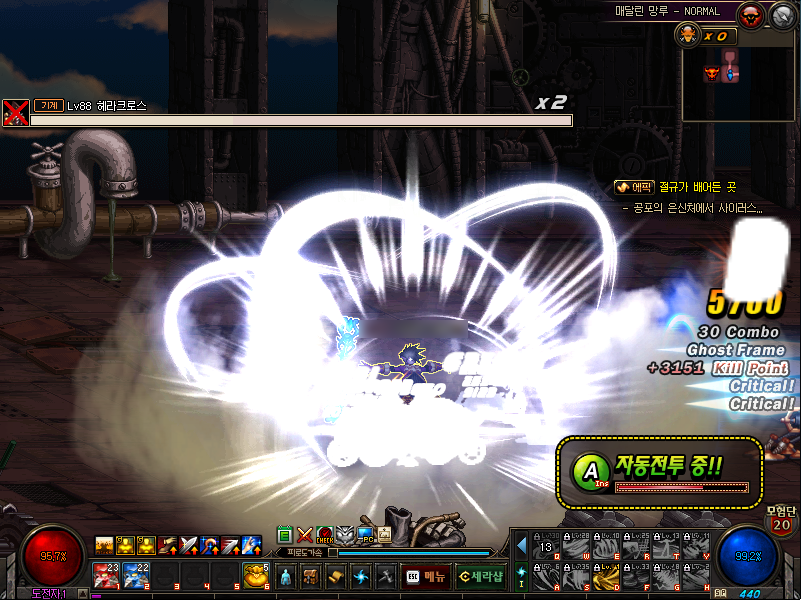Image resolution: width=801 pixels, height=600 pixels.
Task: Open the 메뉴 (menu) button
Action: (x=425, y=577)
